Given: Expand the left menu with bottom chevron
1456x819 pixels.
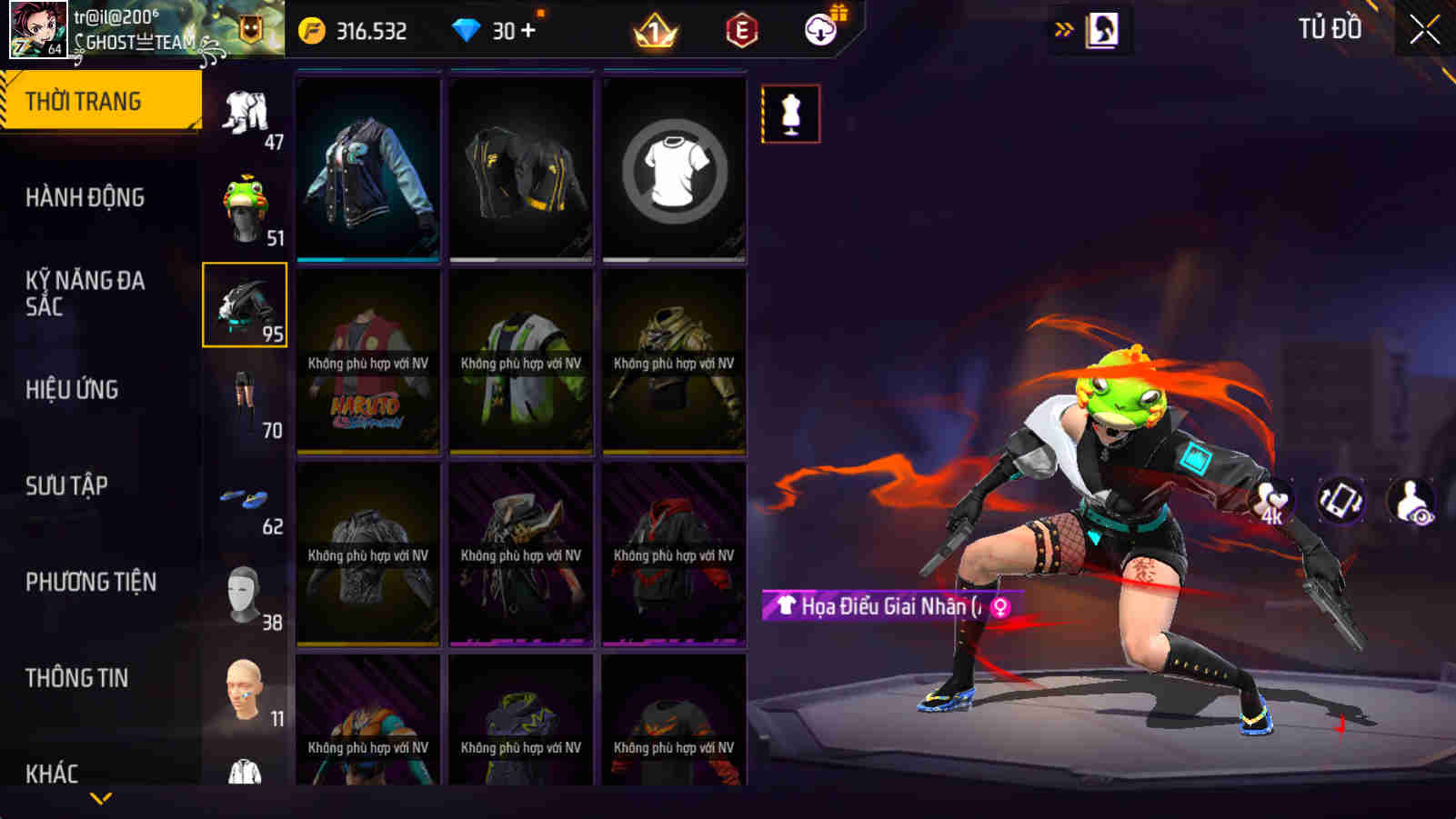Looking at the screenshot, I should [100, 797].
